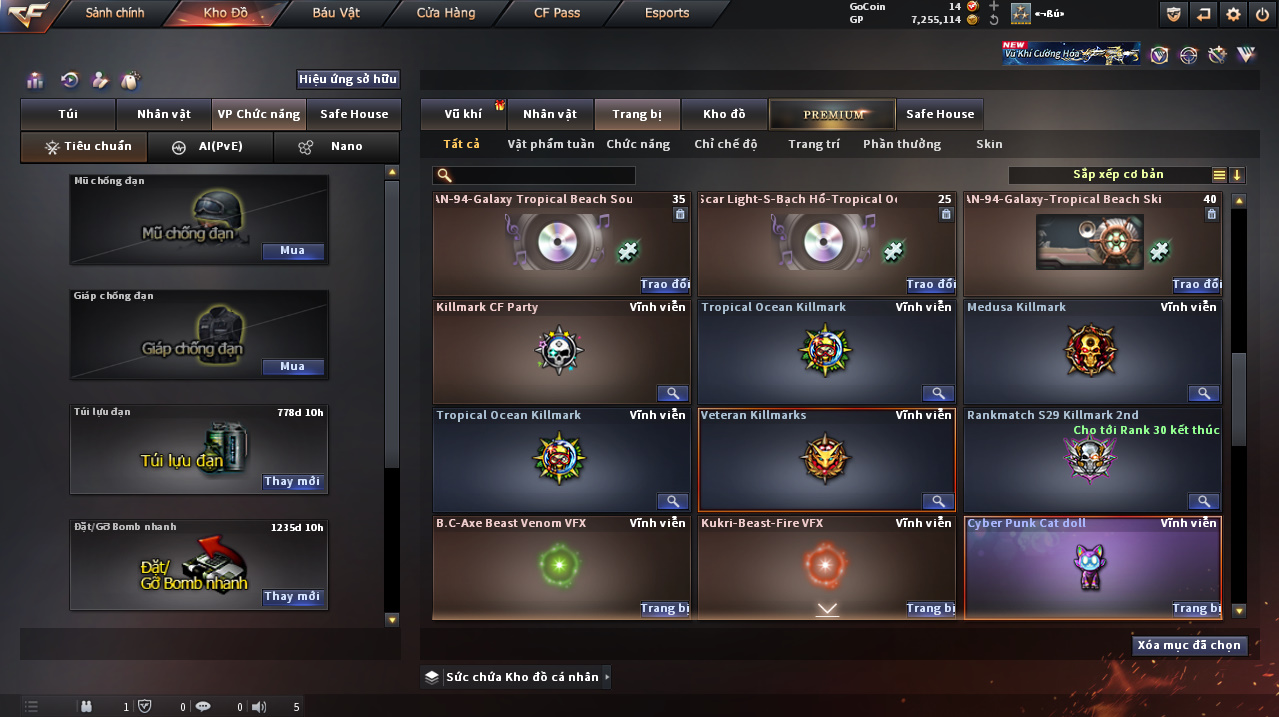Click the Hiệu ứng sở hữu button
Image resolution: width=1279 pixels, height=717 pixels.
tap(348, 79)
